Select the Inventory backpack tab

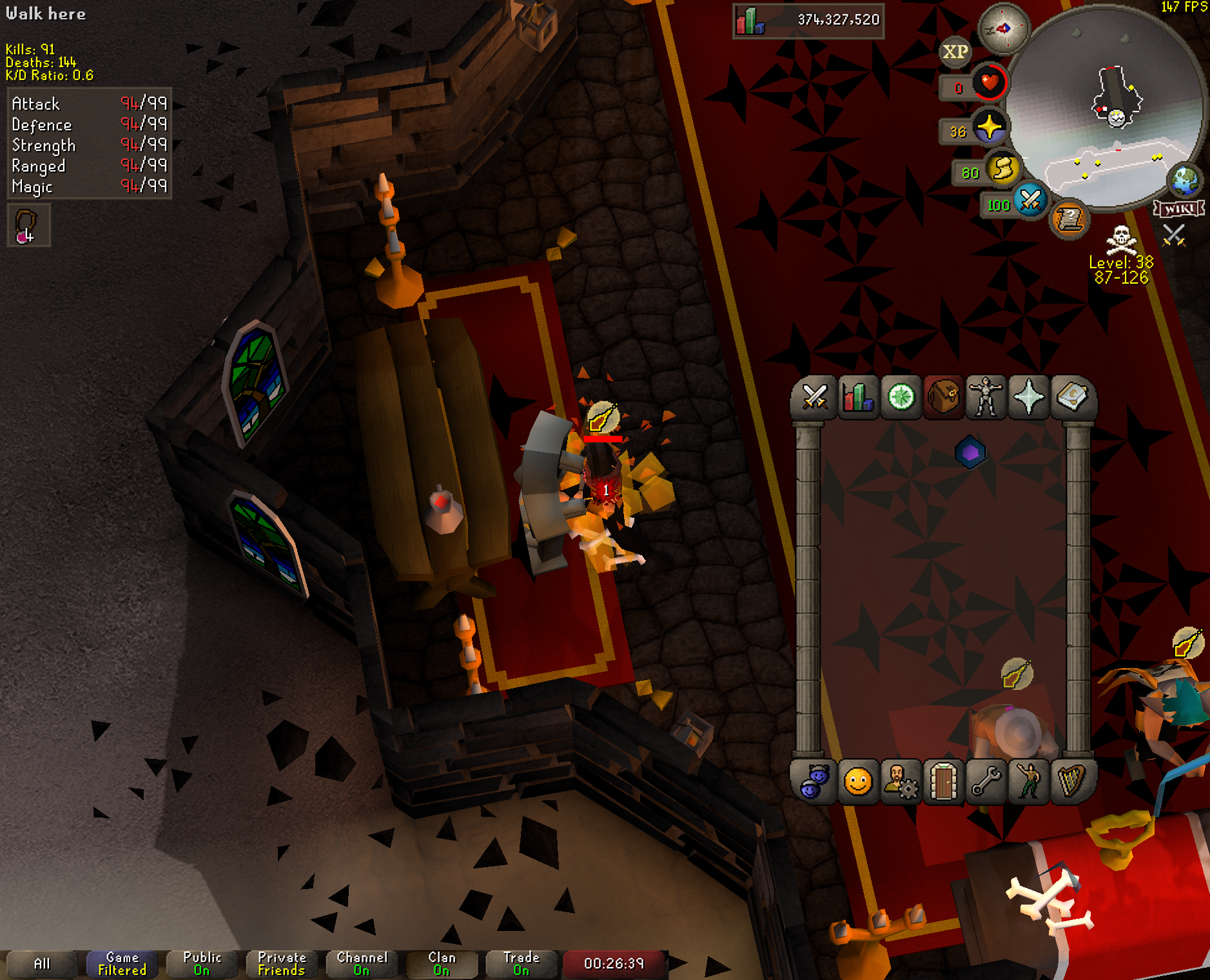[x=944, y=397]
